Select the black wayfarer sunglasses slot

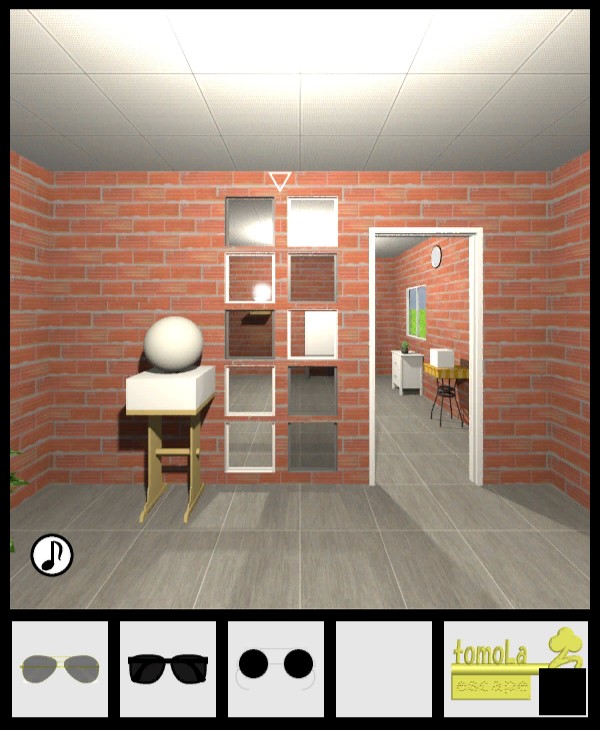pos(168,668)
